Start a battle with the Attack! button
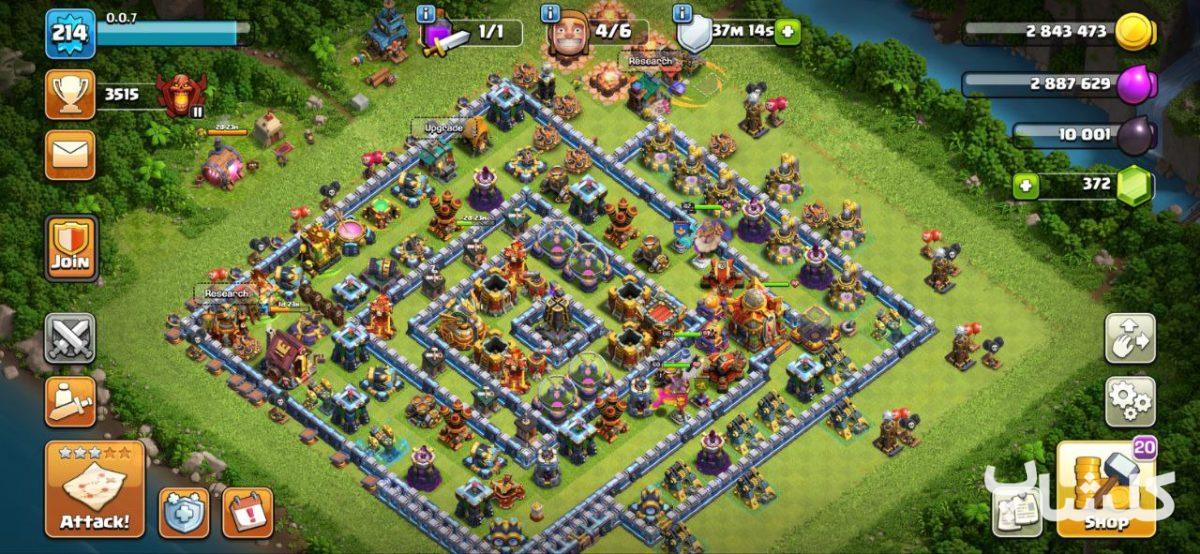The width and height of the screenshot is (1200, 554). [94, 490]
